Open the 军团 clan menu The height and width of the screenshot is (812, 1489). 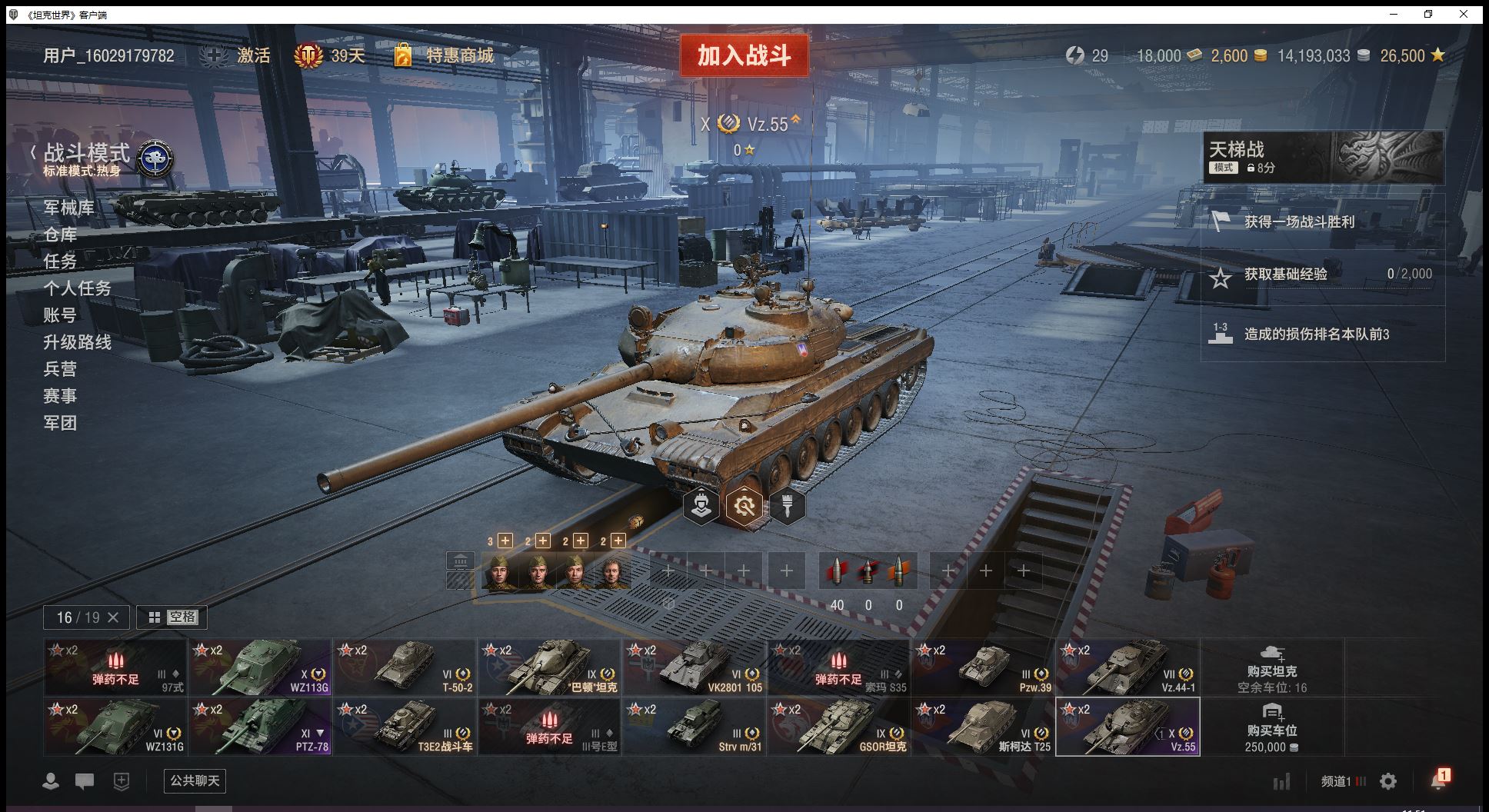(60, 423)
